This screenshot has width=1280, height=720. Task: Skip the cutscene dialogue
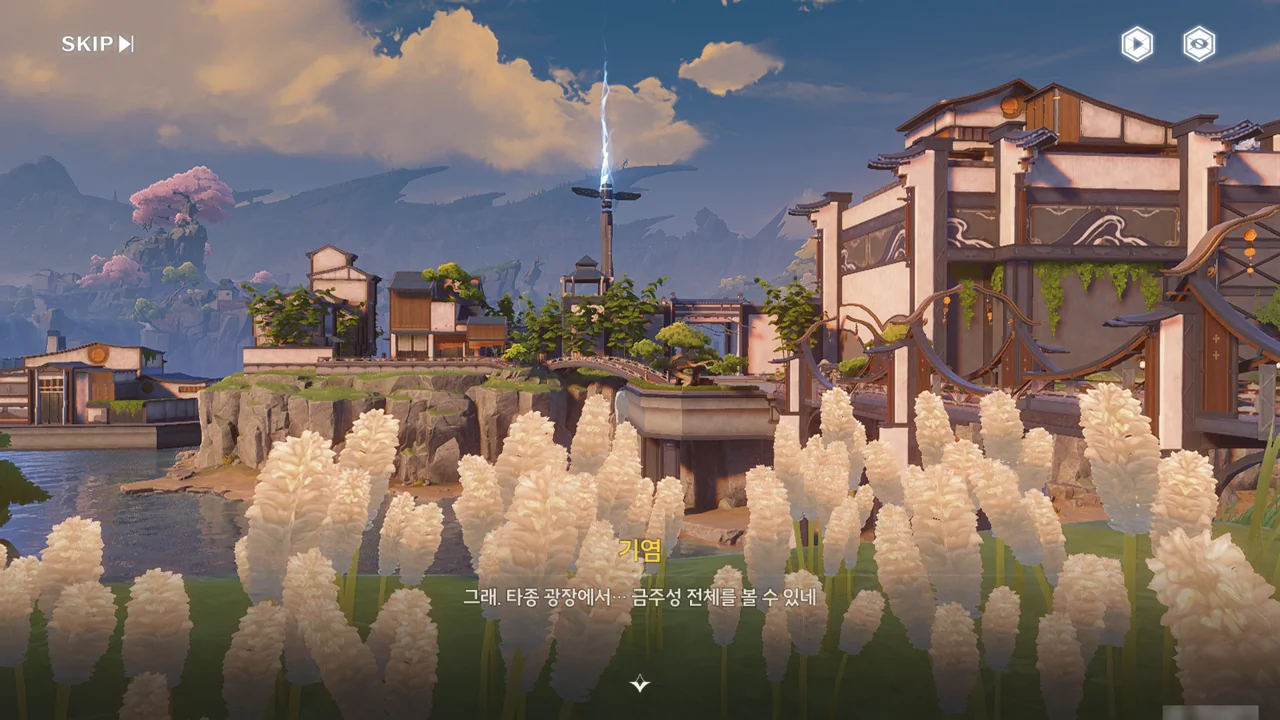[97, 44]
